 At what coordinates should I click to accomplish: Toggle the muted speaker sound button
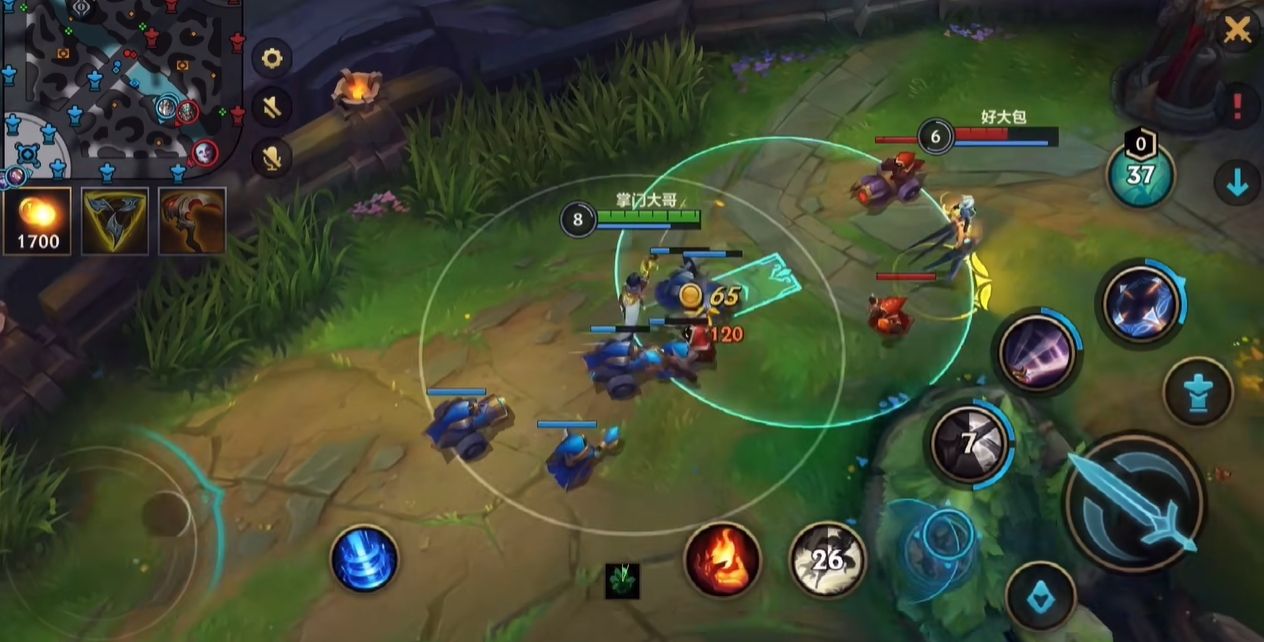(271, 107)
